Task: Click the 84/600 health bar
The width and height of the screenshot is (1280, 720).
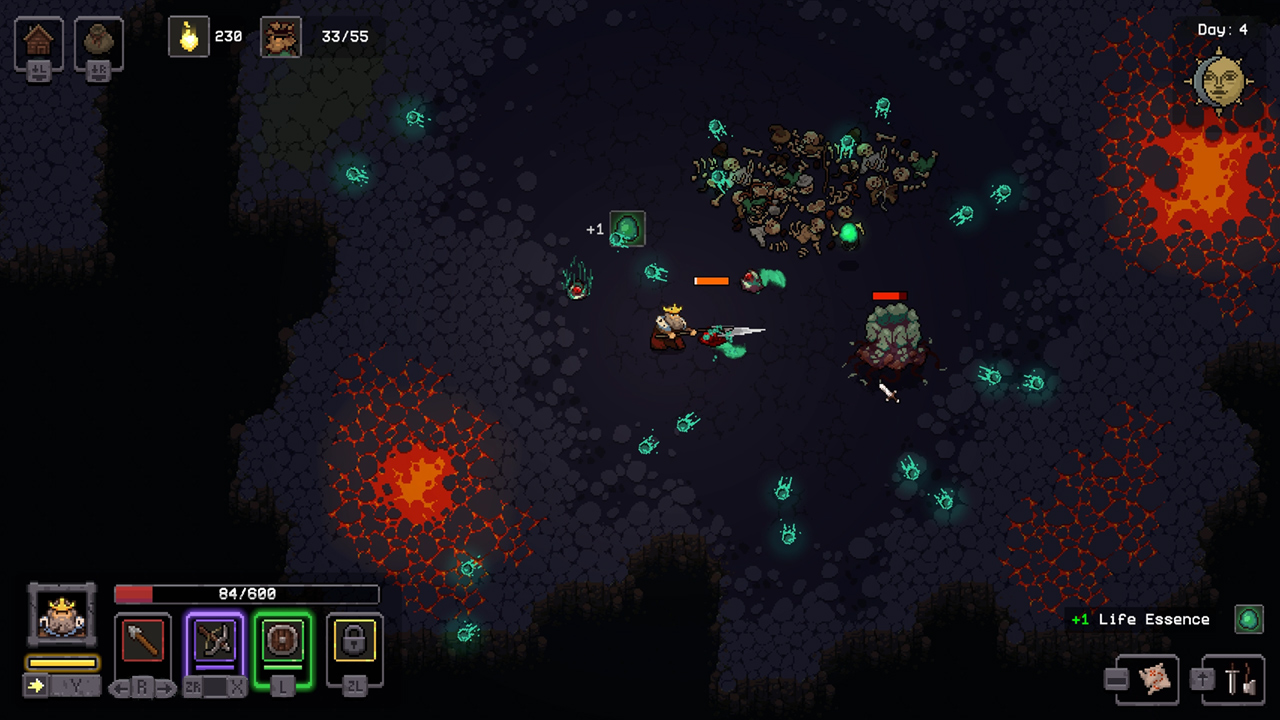Action: tap(247, 592)
